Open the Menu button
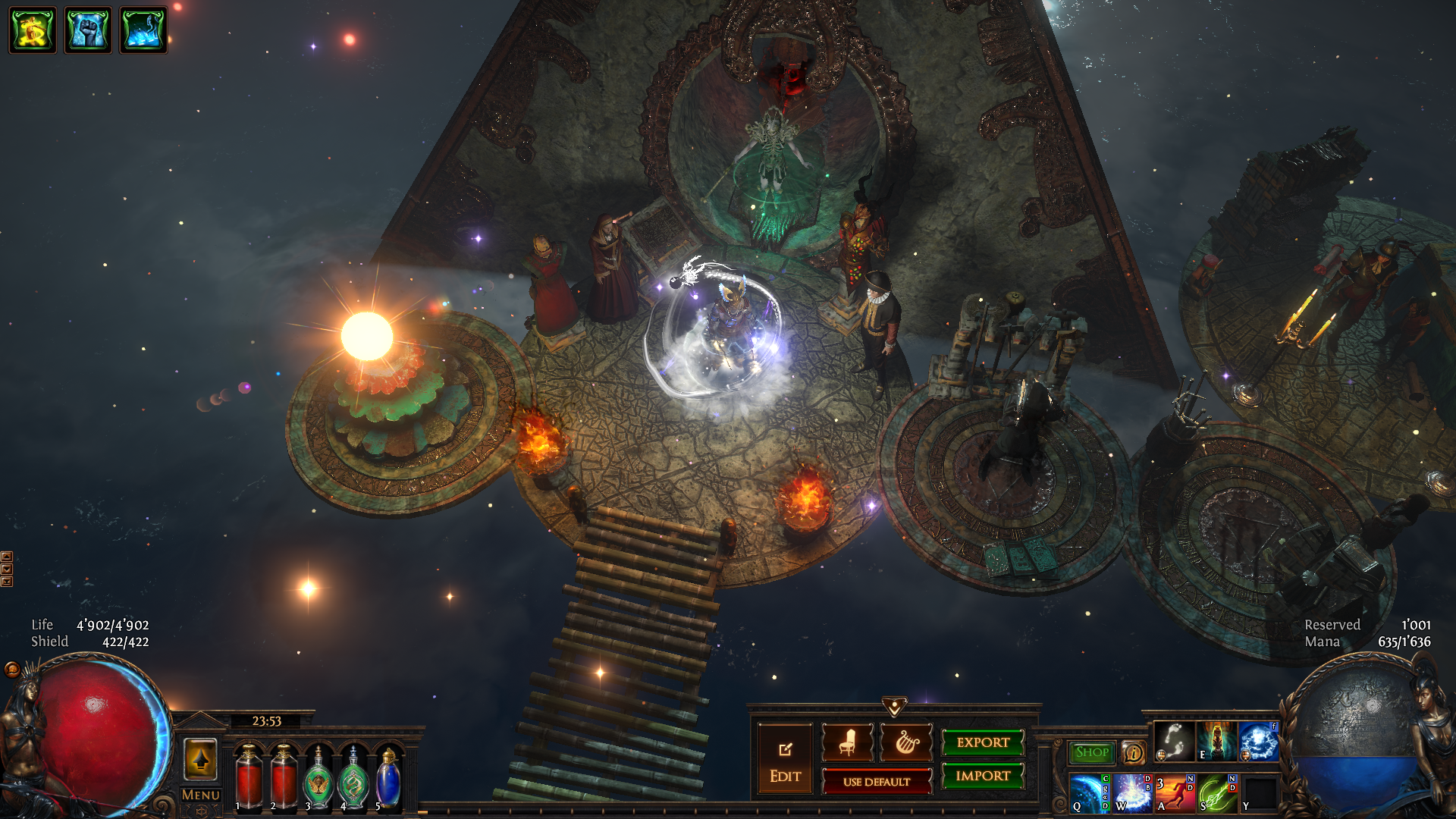 (201, 795)
